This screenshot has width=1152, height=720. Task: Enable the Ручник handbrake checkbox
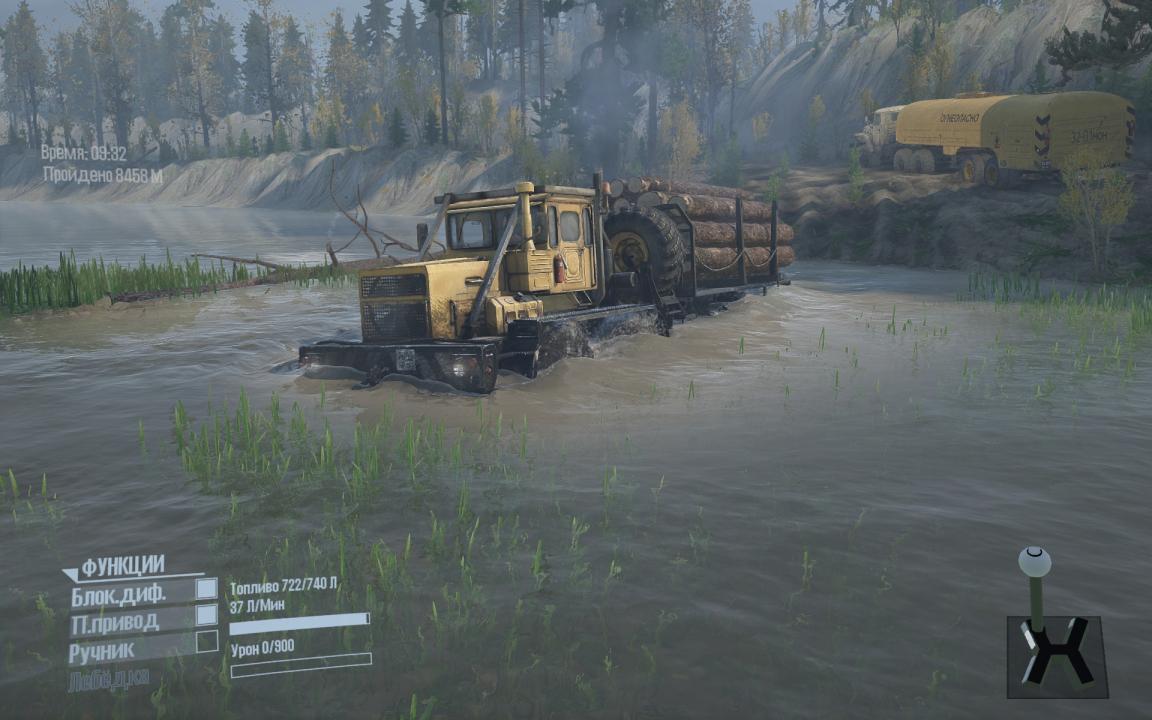click(206, 642)
